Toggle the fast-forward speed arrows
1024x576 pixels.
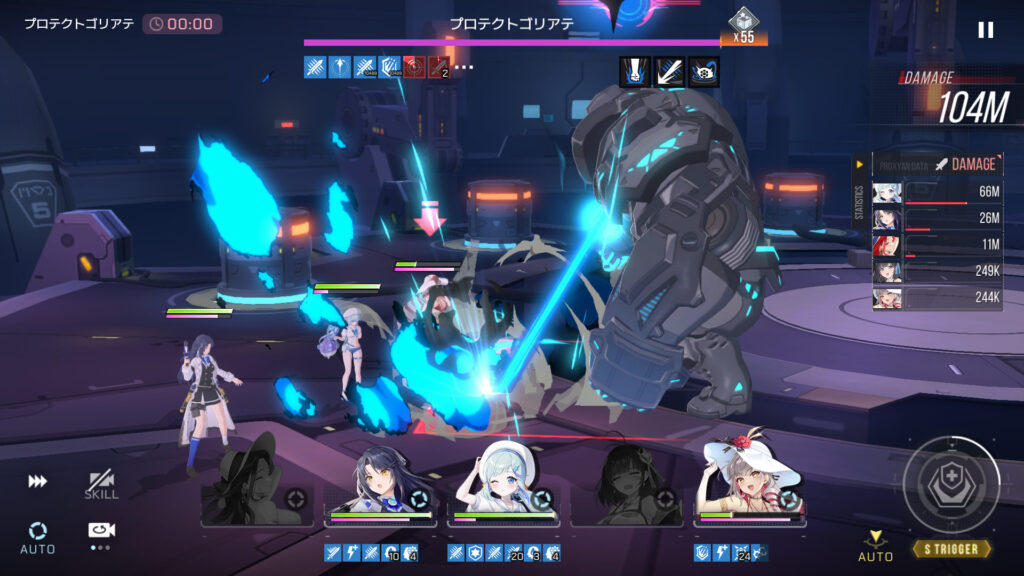click(37, 482)
